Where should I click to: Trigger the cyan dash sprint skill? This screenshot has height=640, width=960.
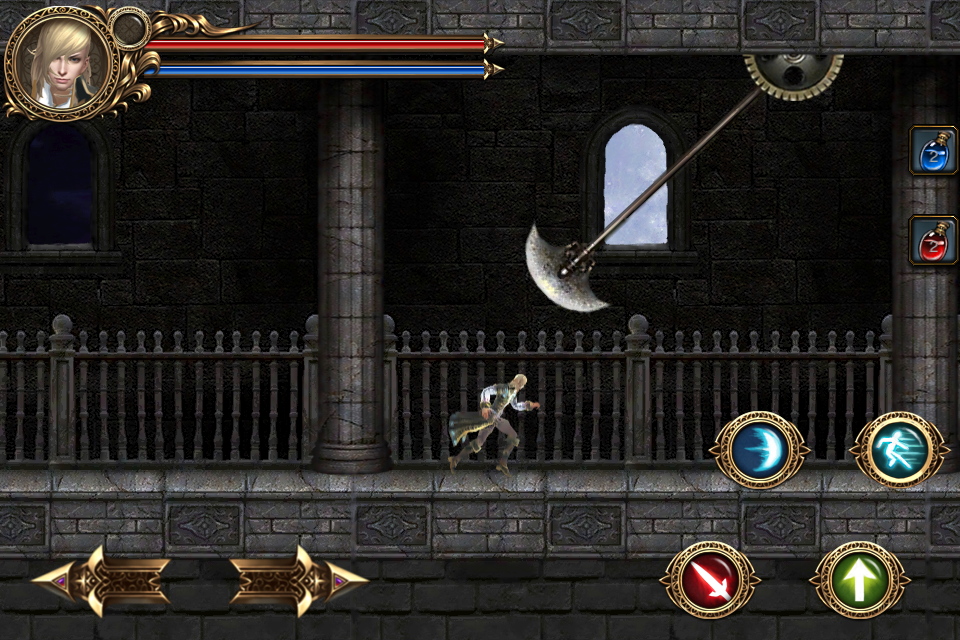(898, 450)
